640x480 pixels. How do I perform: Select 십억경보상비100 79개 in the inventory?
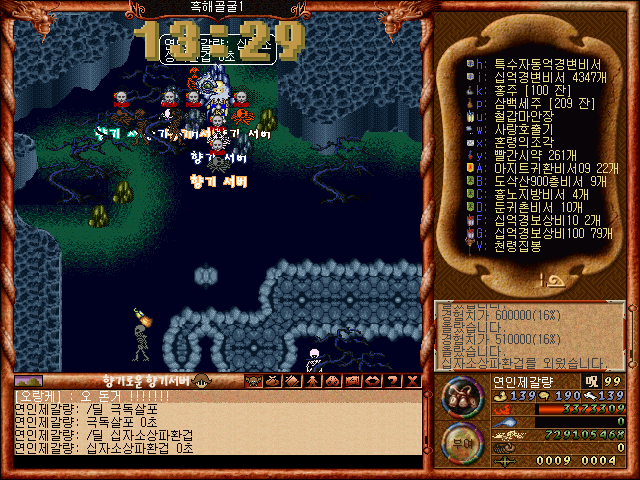[x=538, y=232]
